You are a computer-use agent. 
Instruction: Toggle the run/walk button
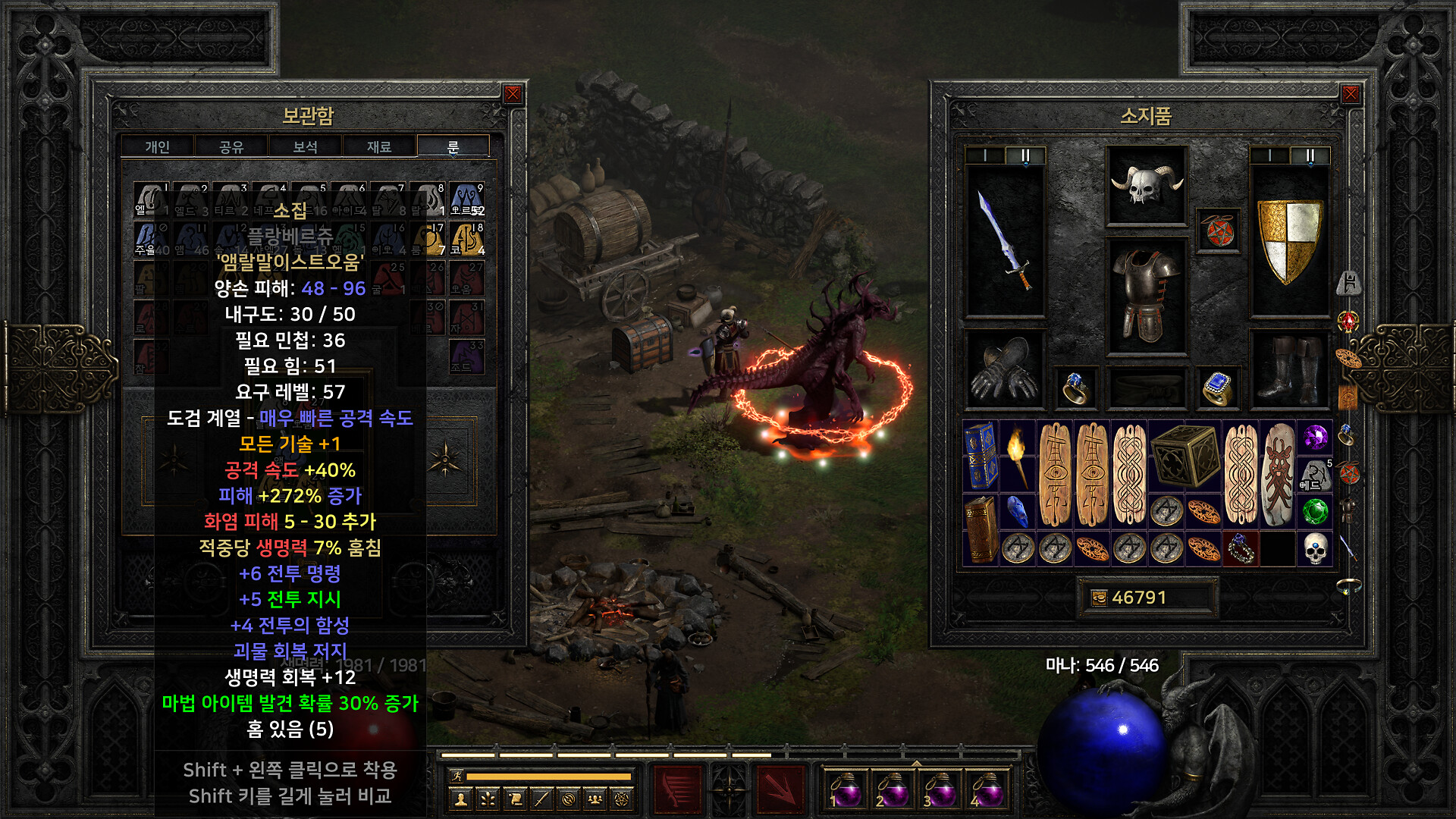pyautogui.click(x=457, y=776)
